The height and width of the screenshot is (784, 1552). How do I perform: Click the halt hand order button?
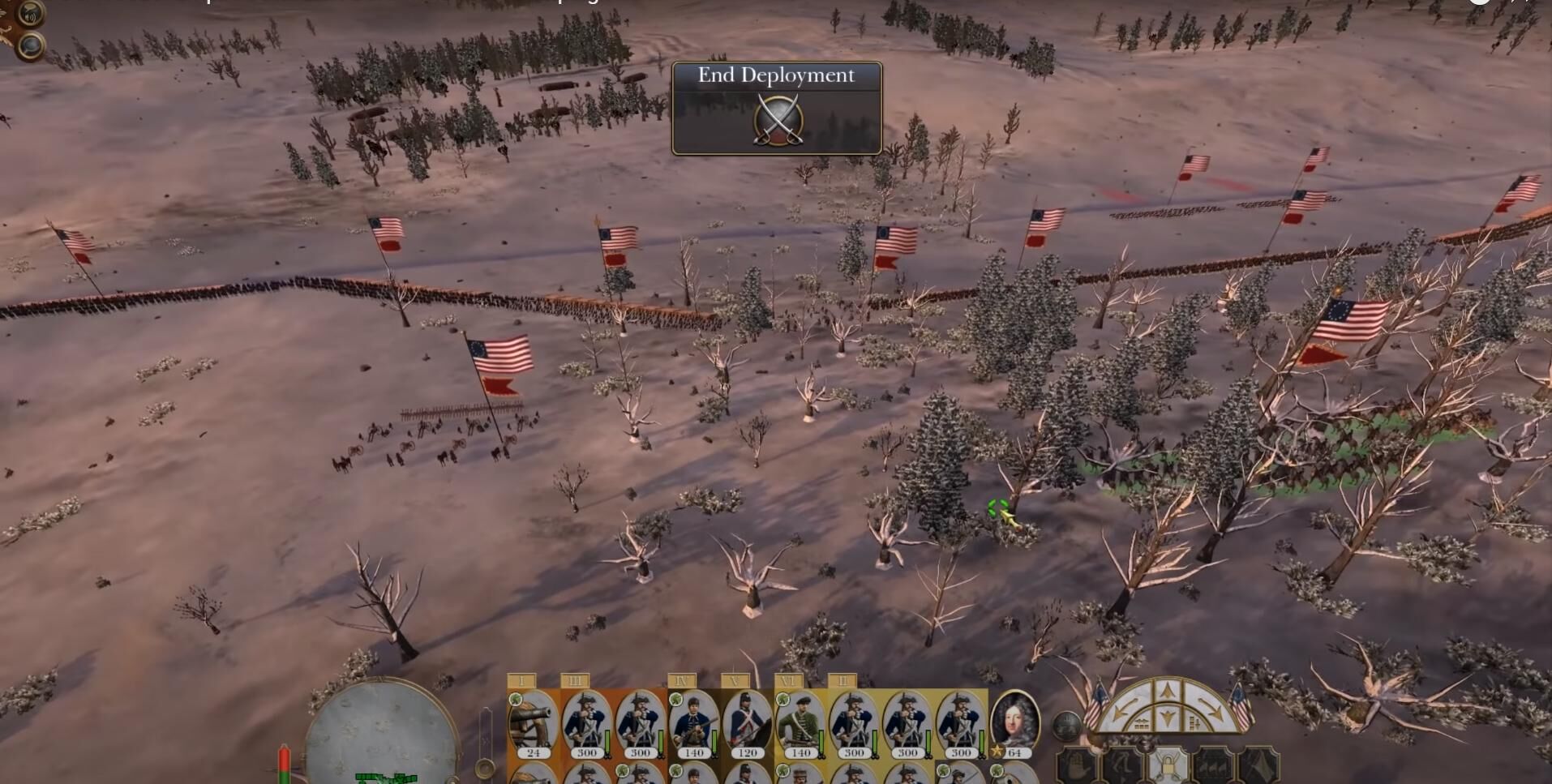1078,766
